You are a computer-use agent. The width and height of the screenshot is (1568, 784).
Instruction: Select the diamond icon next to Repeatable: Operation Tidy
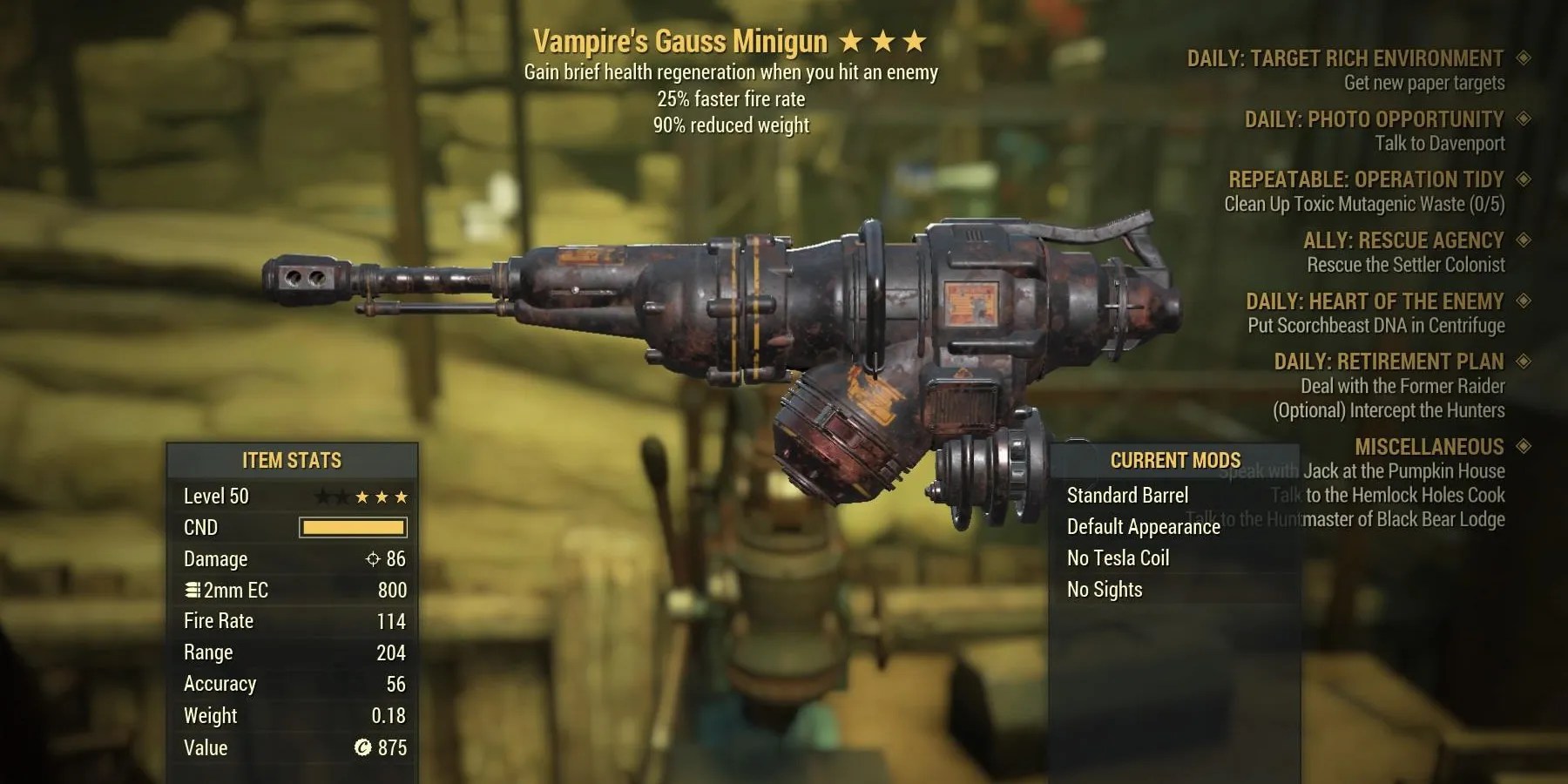point(1523,180)
